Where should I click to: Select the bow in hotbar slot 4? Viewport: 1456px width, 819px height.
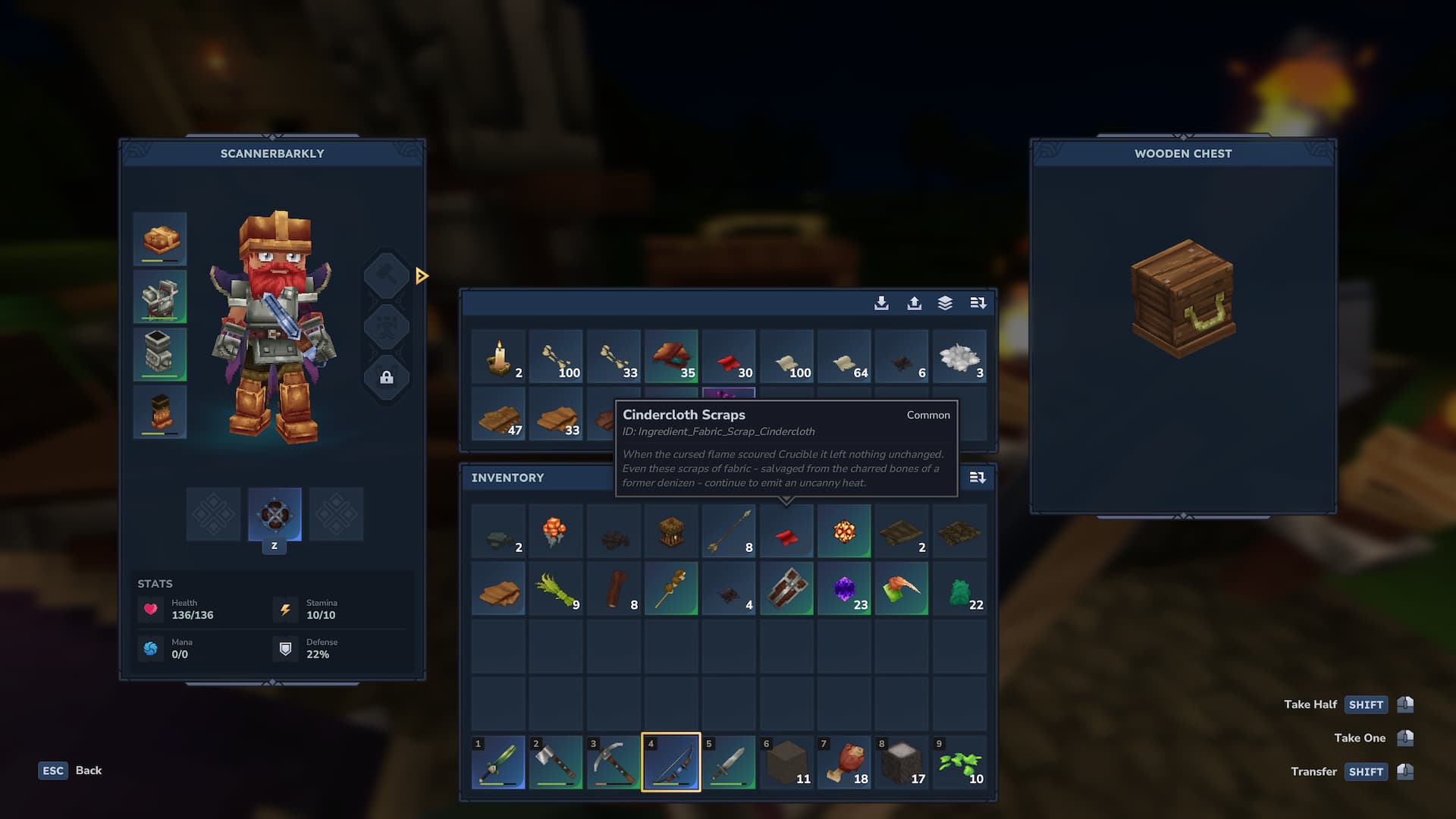(x=671, y=762)
